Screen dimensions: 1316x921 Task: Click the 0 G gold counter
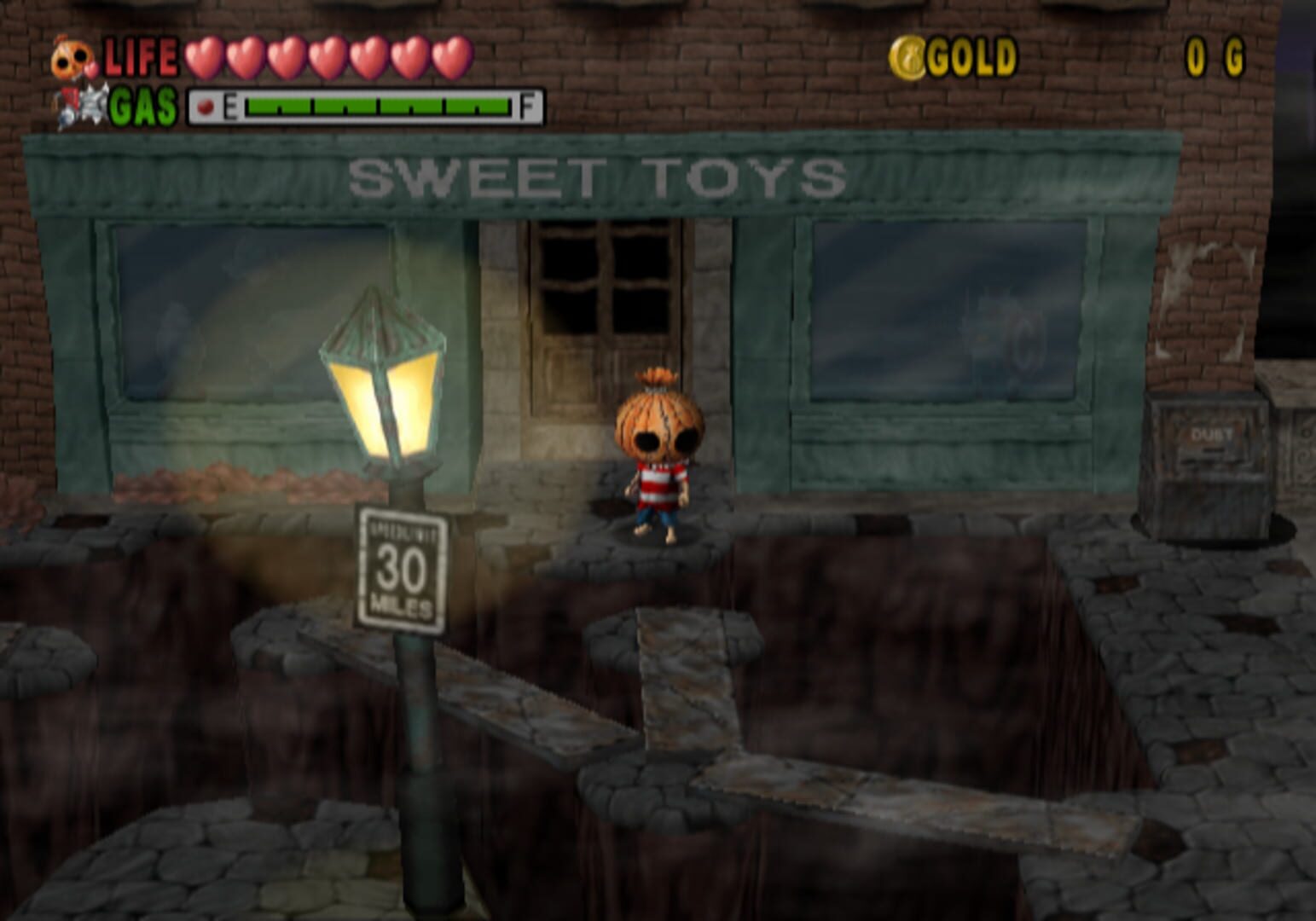tap(1215, 55)
